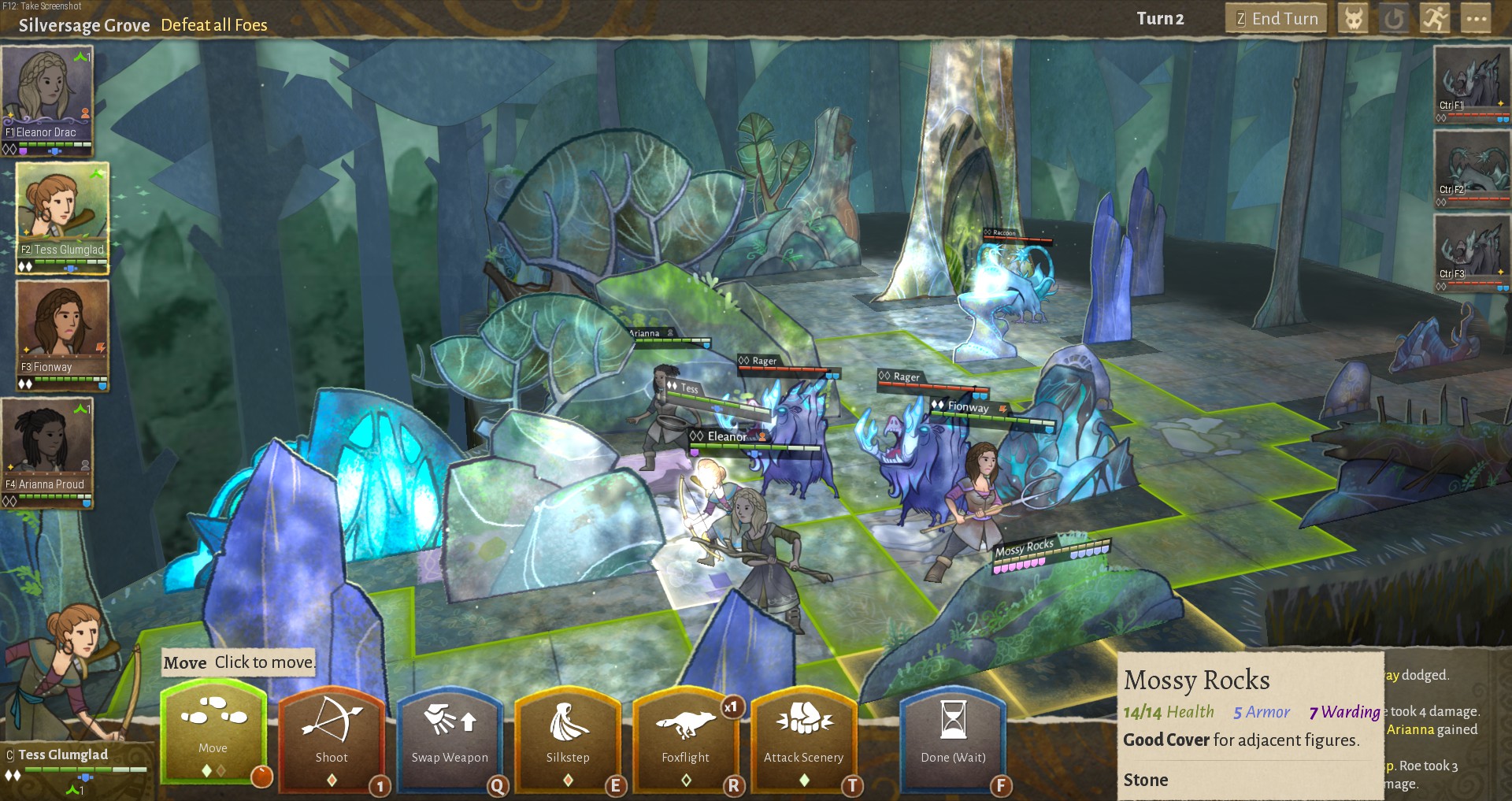The width and height of the screenshot is (1512, 801).
Task: Activate the Foxflight ability
Action: click(686, 740)
